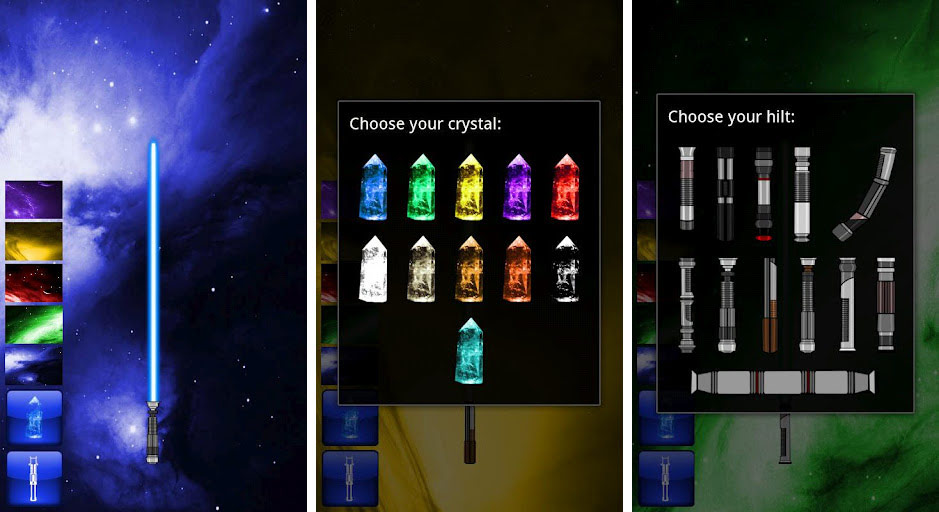This screenshot has width=939, height=512.
Task: Open the crystal chooser button on the blue screen
Action: (34, 417)
